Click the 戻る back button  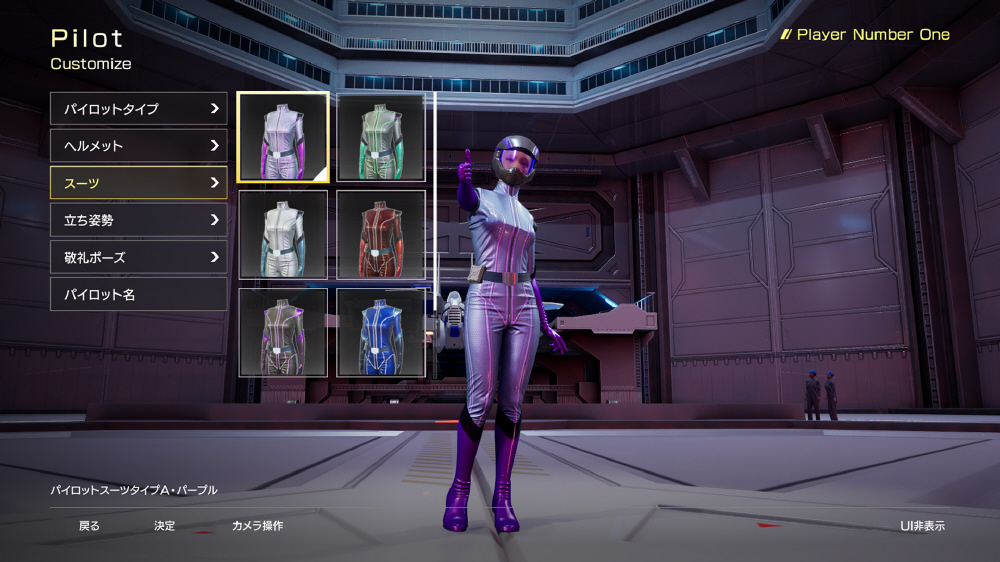[89, 526]
